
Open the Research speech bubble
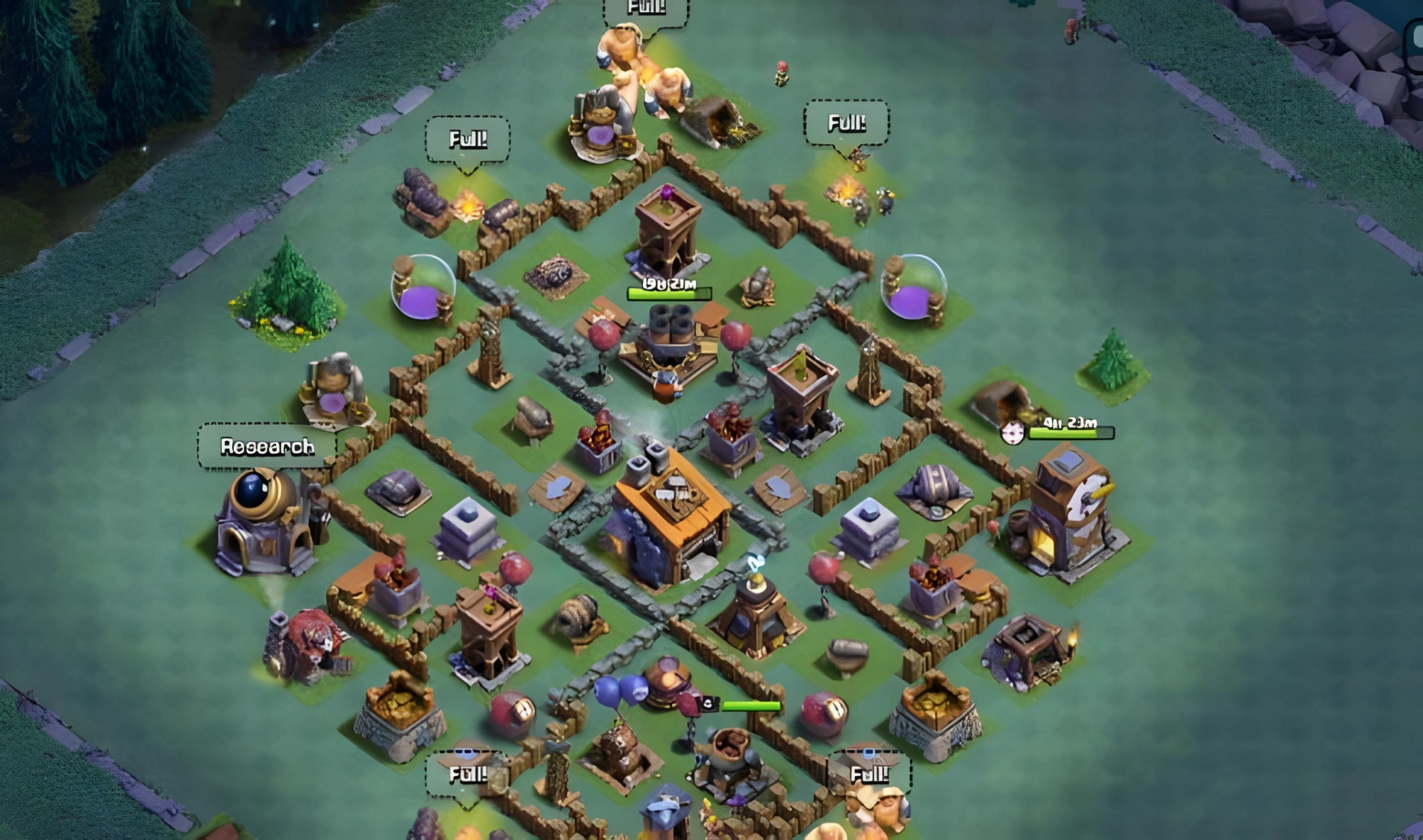pos(267,446)
